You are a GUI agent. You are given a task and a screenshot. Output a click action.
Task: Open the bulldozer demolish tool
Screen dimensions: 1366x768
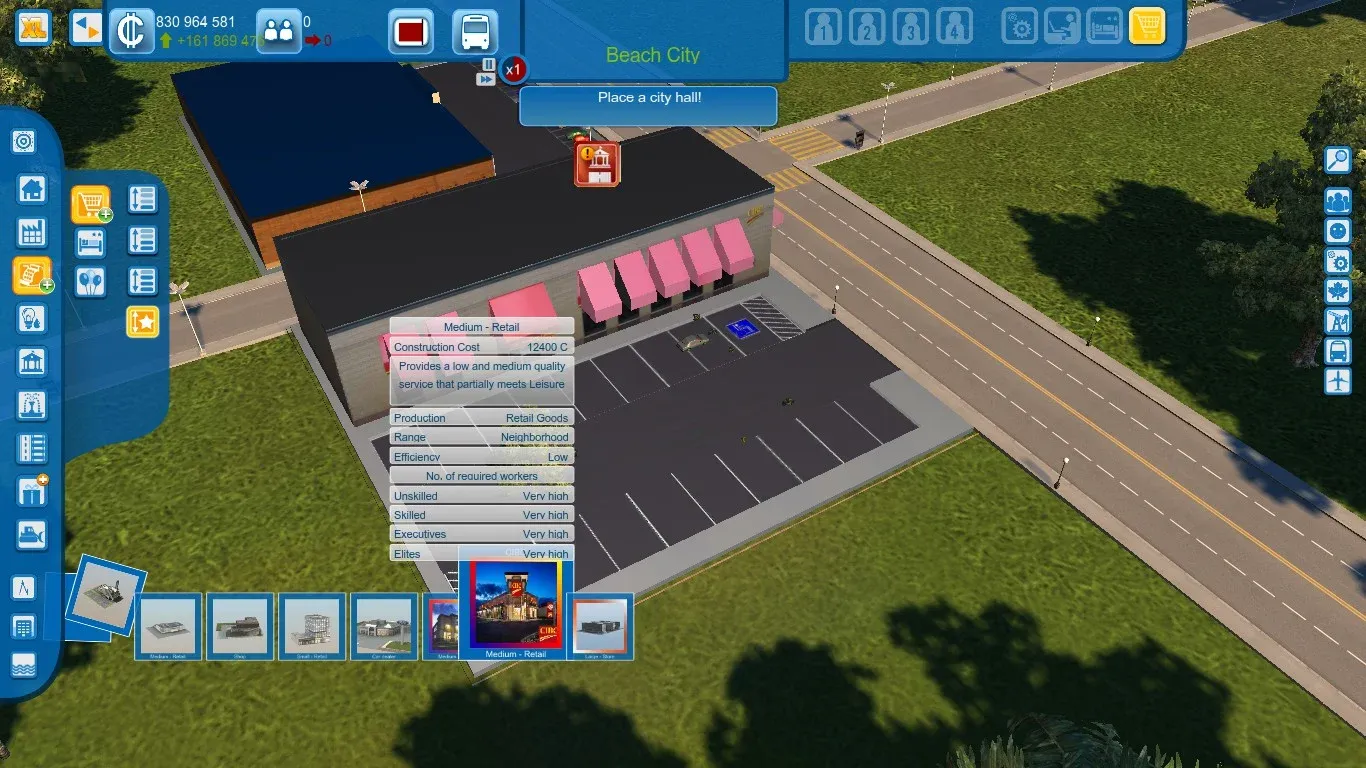(32, 535)
